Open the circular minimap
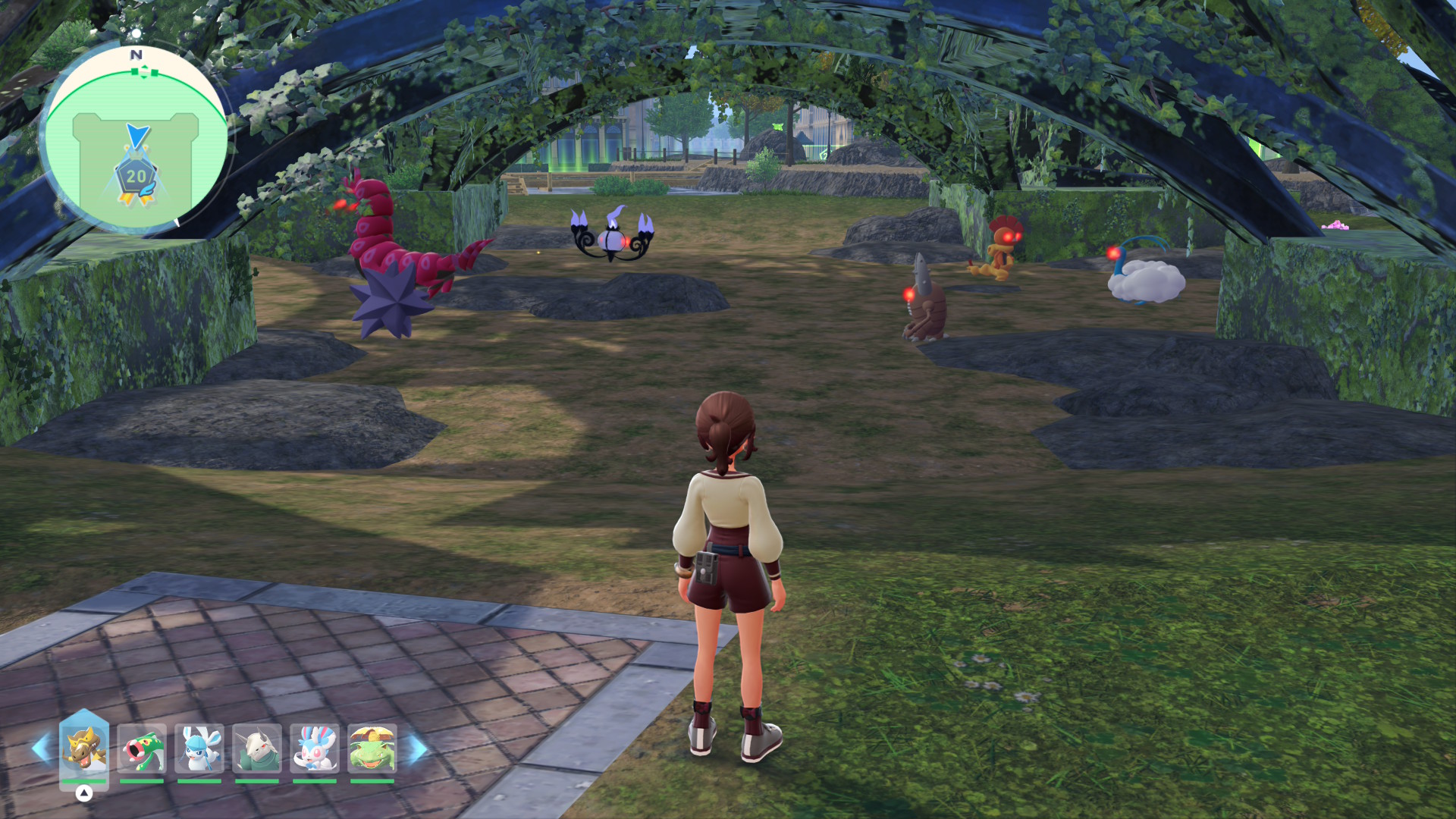This screenshot has width=1456, height=819. (x=136, y=140)
